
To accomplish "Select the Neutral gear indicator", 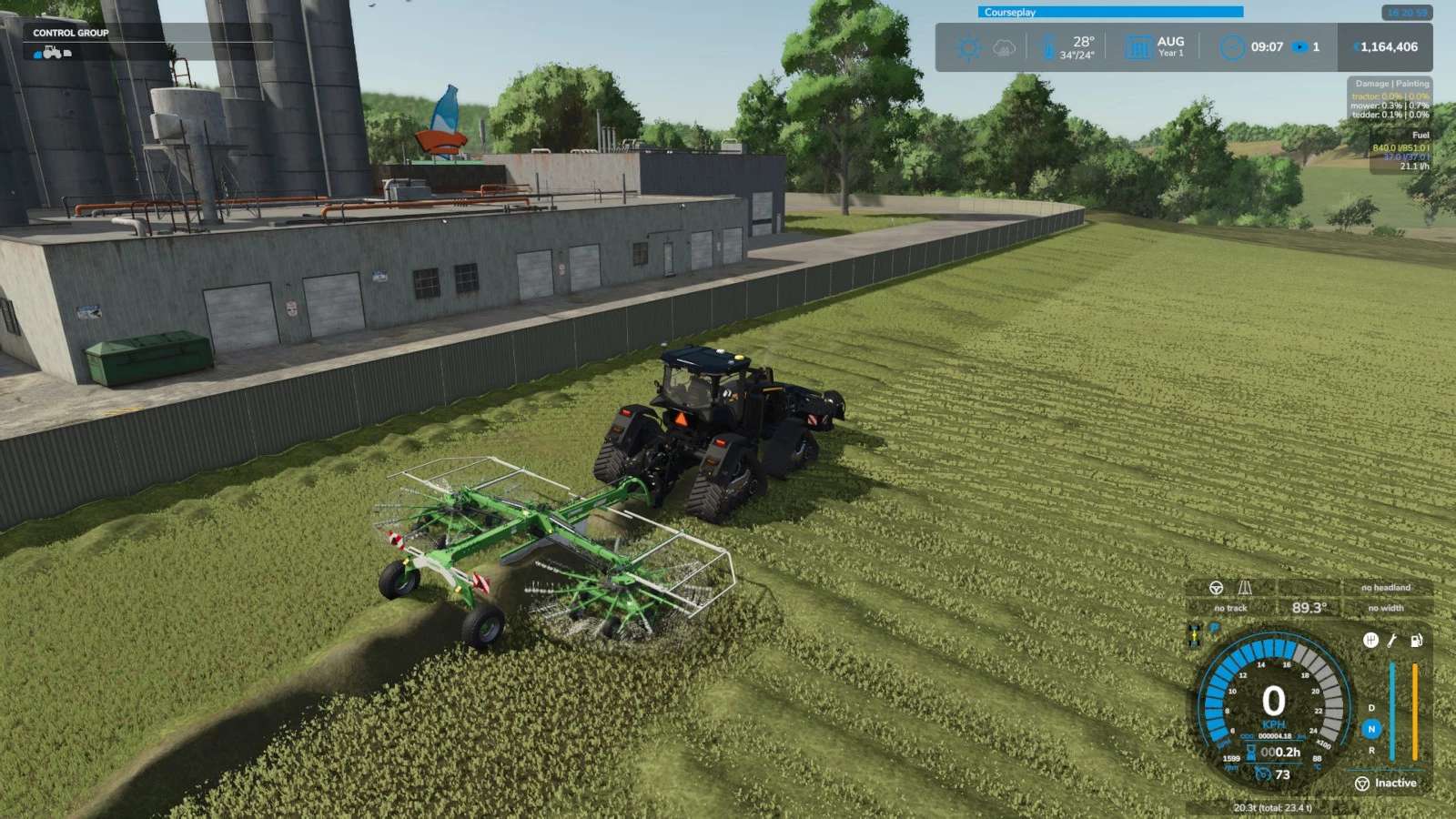I will [x=1371, y=729].
